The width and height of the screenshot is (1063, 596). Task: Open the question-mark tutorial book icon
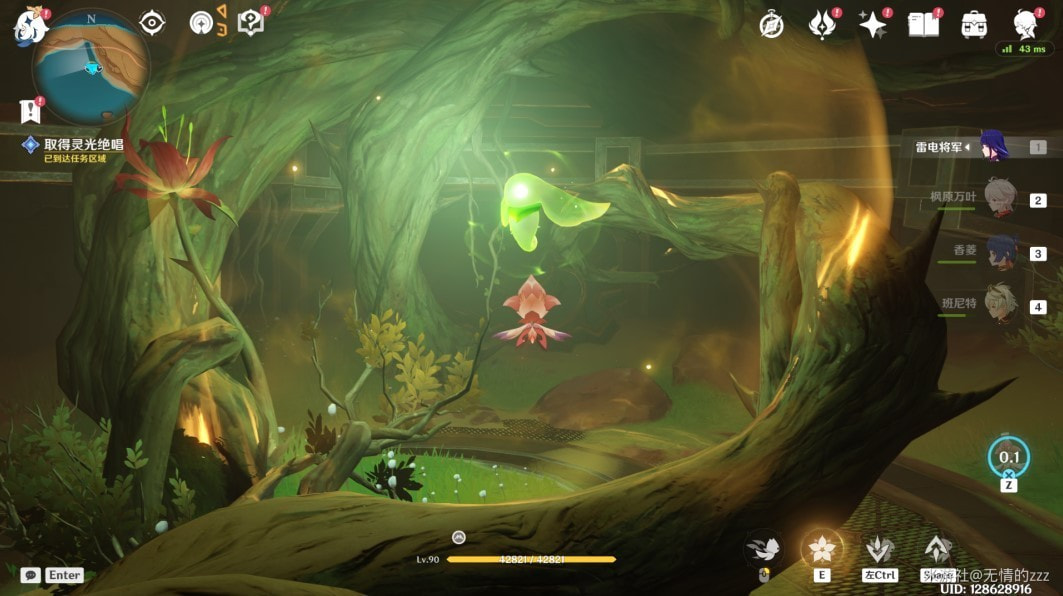pyautogui.click(x=251, y=23)
